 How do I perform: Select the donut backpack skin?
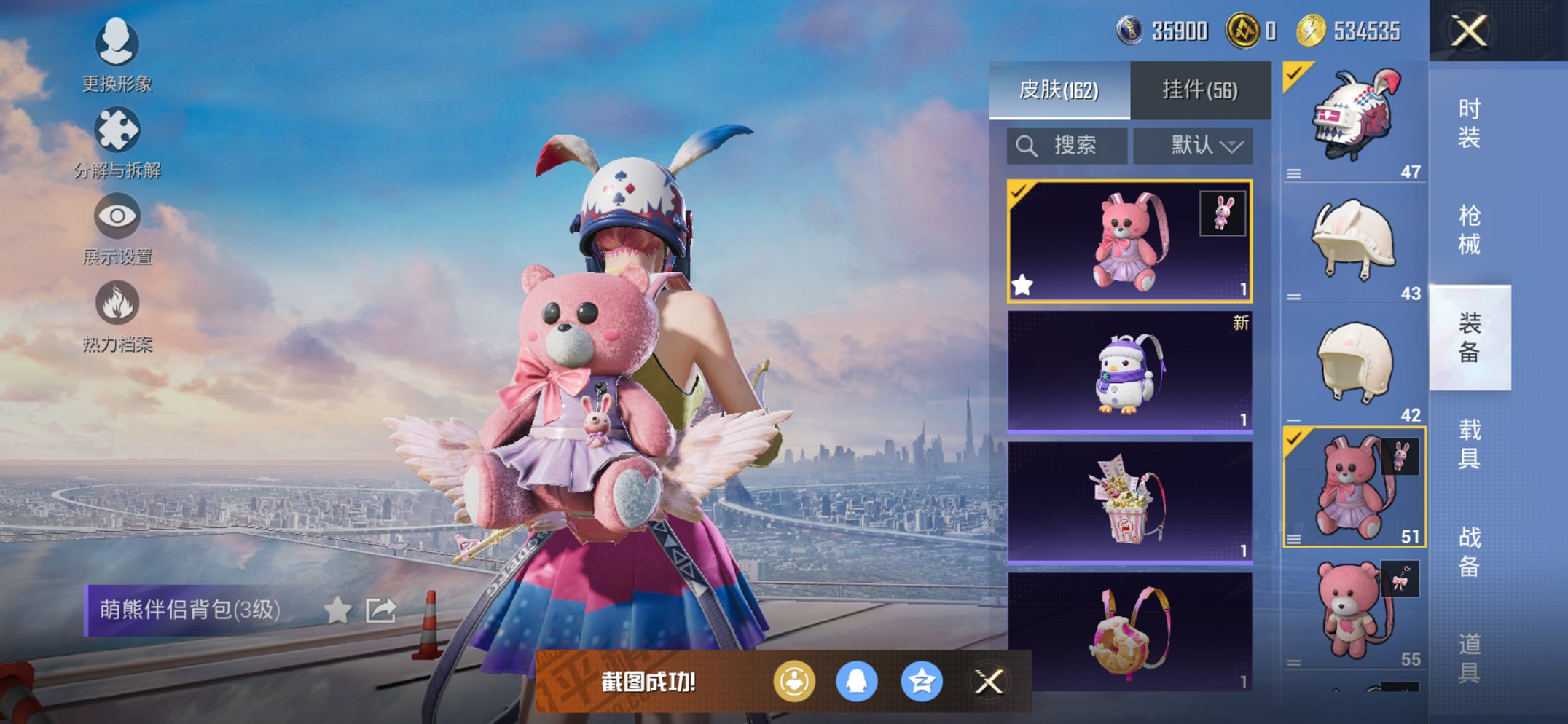pyautogui.click(x=1129, y=631)
